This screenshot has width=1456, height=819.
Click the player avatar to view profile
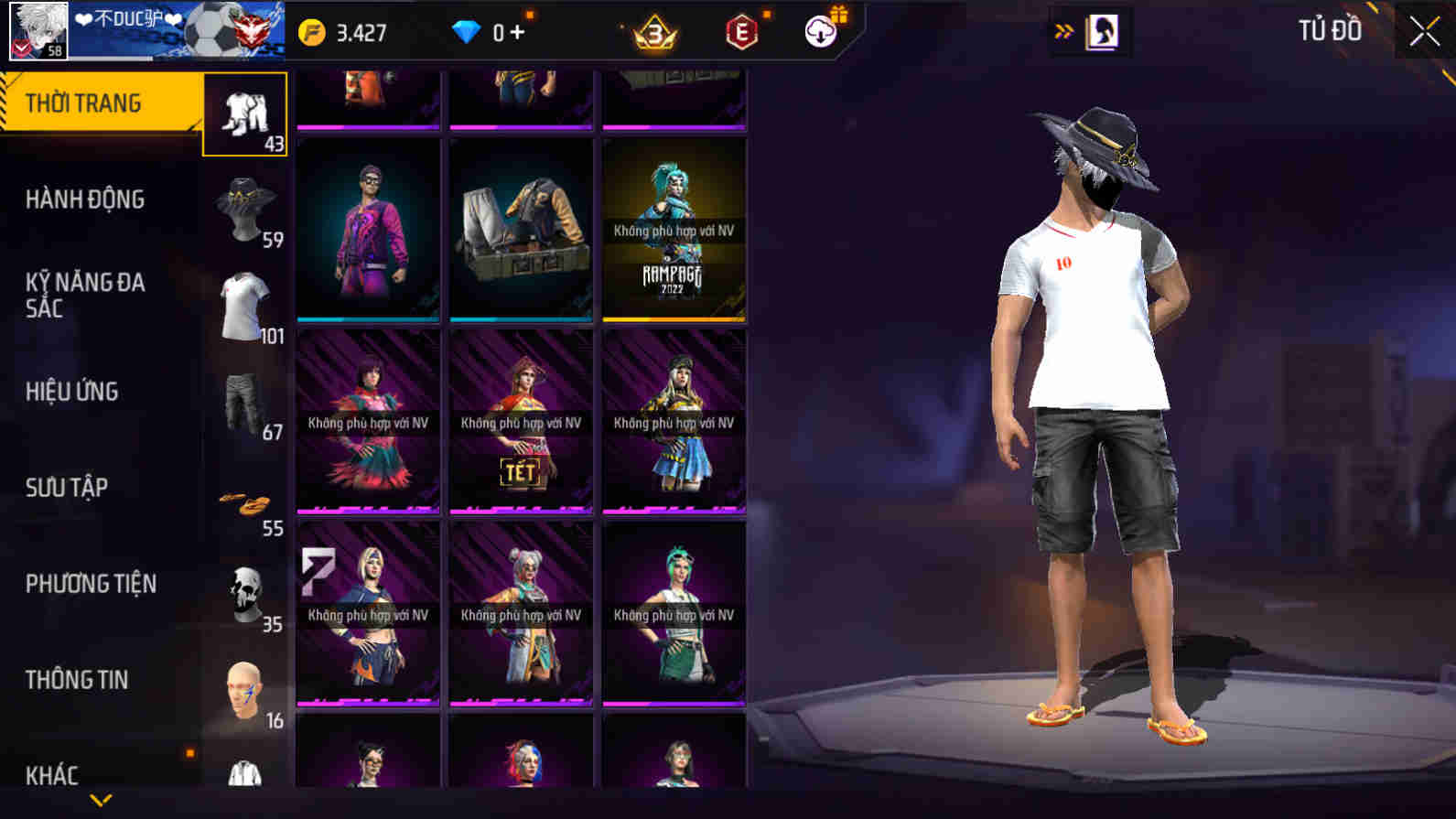coord(37,30)
